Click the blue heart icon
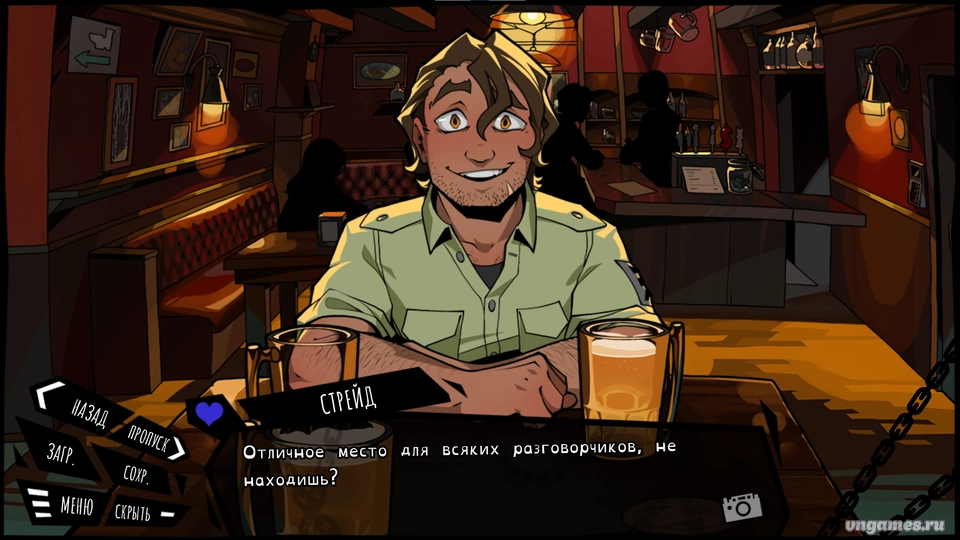 [x=208, y=414]
